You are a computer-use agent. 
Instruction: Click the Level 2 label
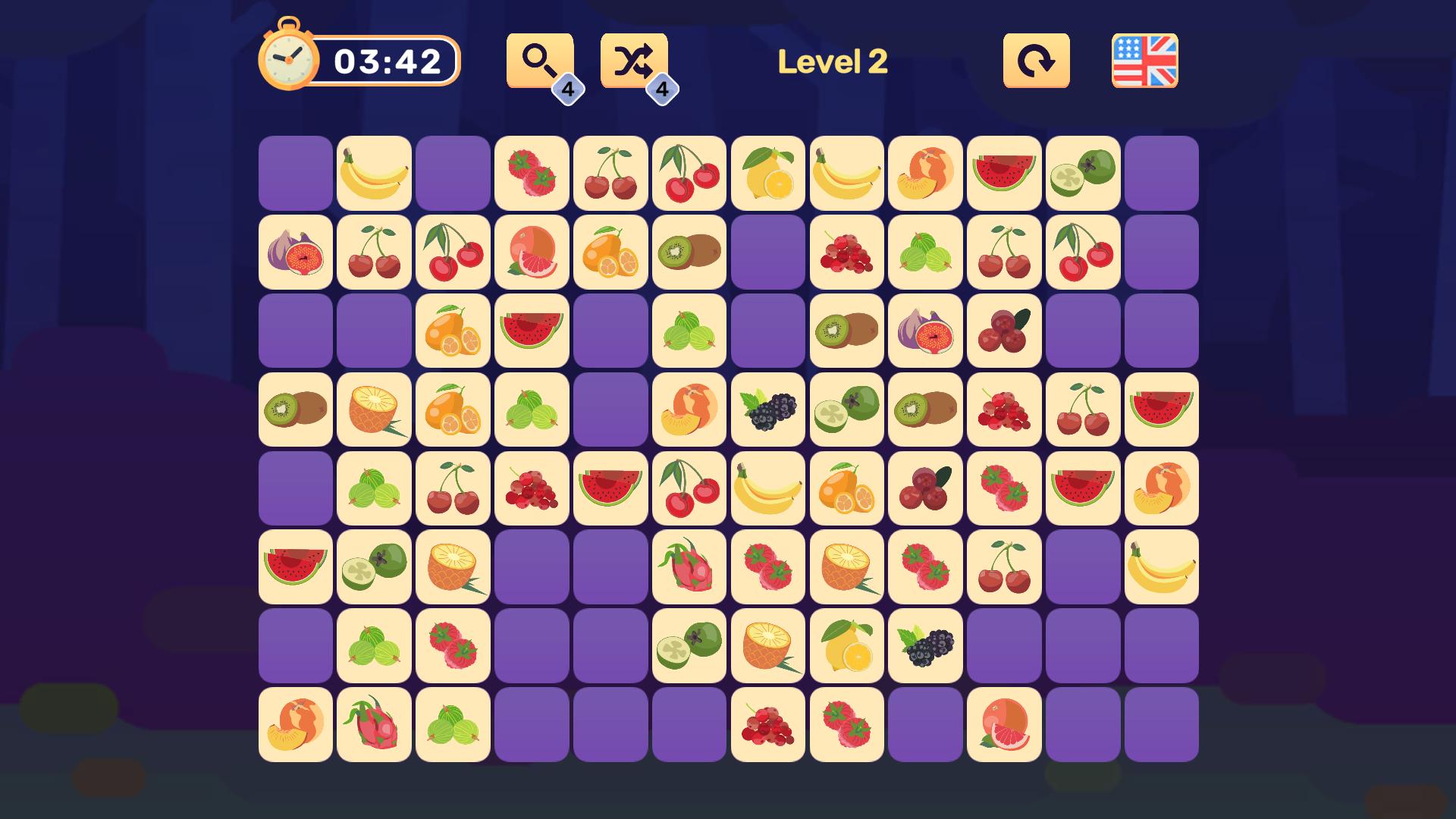tap(832, 62)
